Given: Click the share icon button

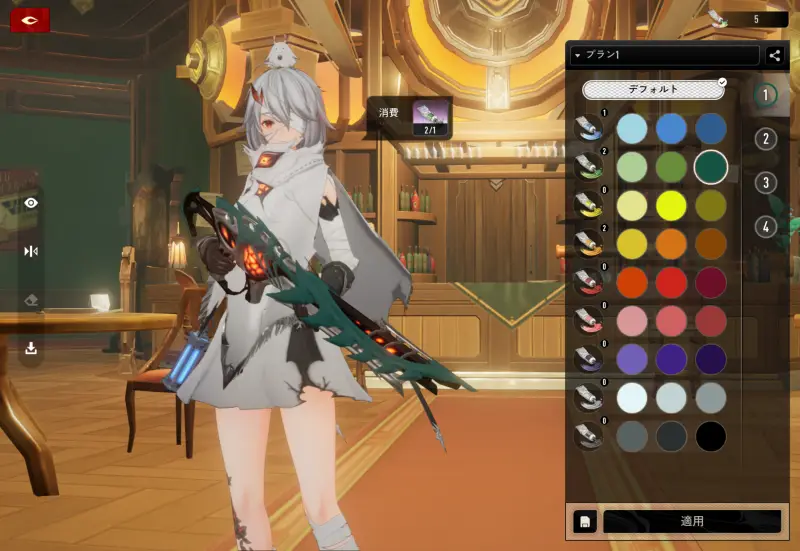Looking at the screenshot, I should tap(775, 56).
